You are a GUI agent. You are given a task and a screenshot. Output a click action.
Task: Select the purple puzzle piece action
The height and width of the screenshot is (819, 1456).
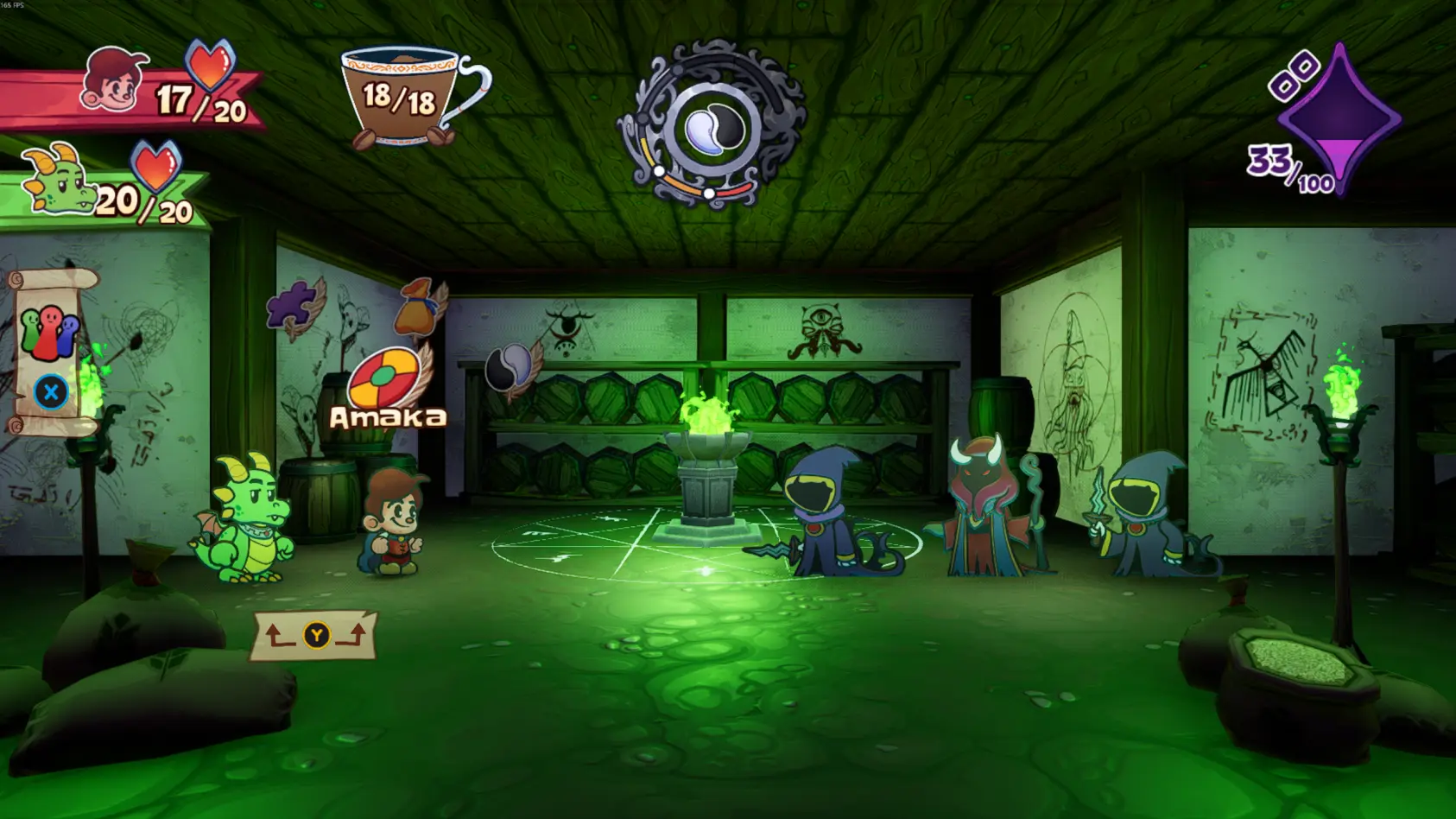293,307
